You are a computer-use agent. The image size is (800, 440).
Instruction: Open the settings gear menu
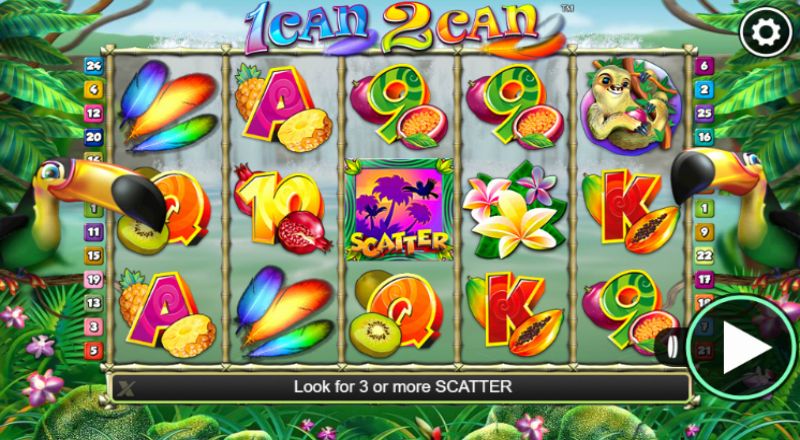click(x=765, y=34)
